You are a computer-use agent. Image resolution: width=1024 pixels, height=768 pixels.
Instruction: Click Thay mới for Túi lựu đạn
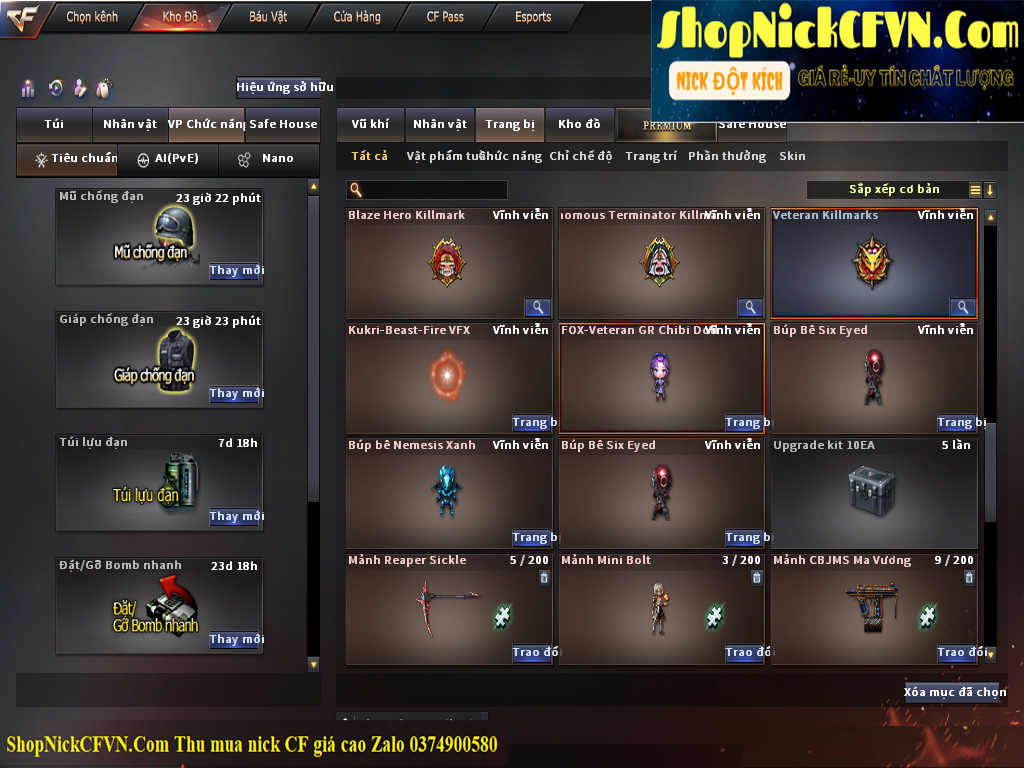pos(236,517)
